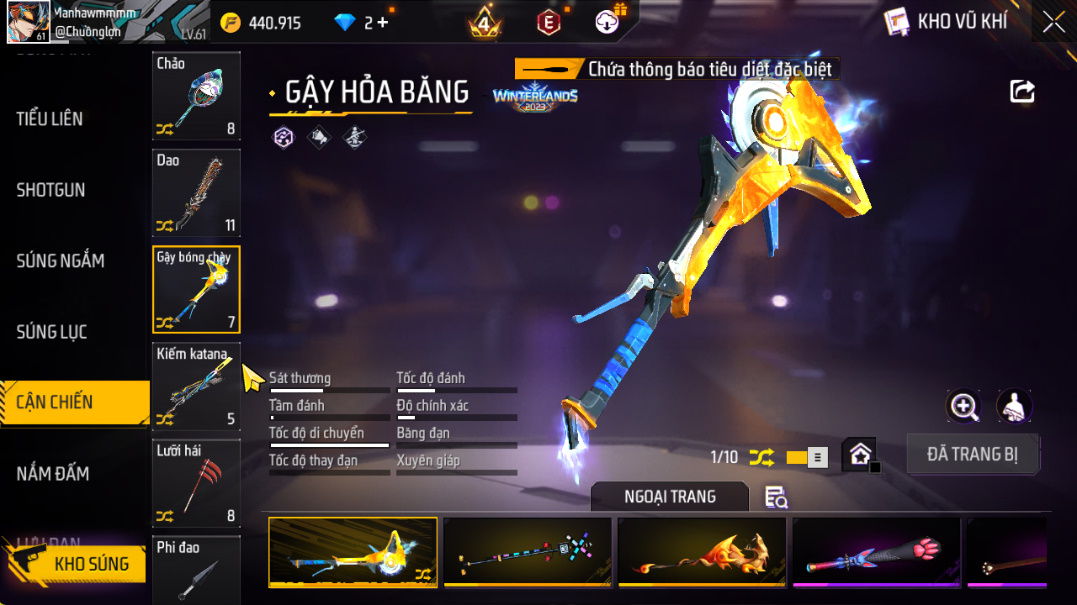
Task: Add diamonds with the plus button
Action: (383, 22)
